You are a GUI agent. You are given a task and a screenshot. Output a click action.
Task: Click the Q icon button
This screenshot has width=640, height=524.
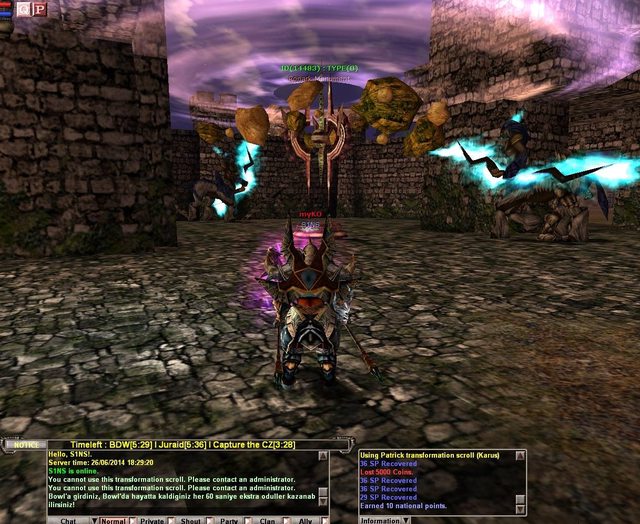pyautogui.click(x=23, y=9)
